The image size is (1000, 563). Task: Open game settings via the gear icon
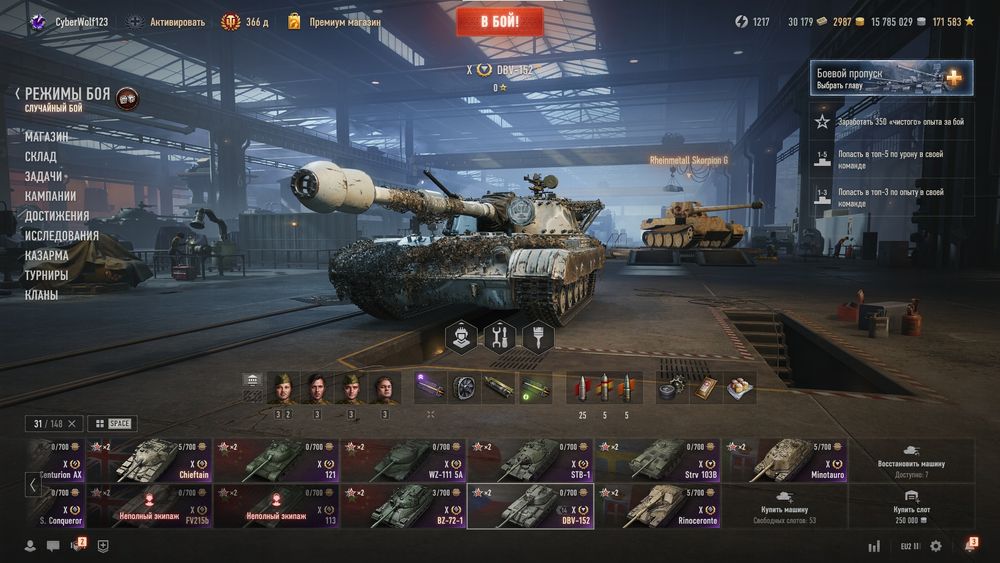(936, 546)
